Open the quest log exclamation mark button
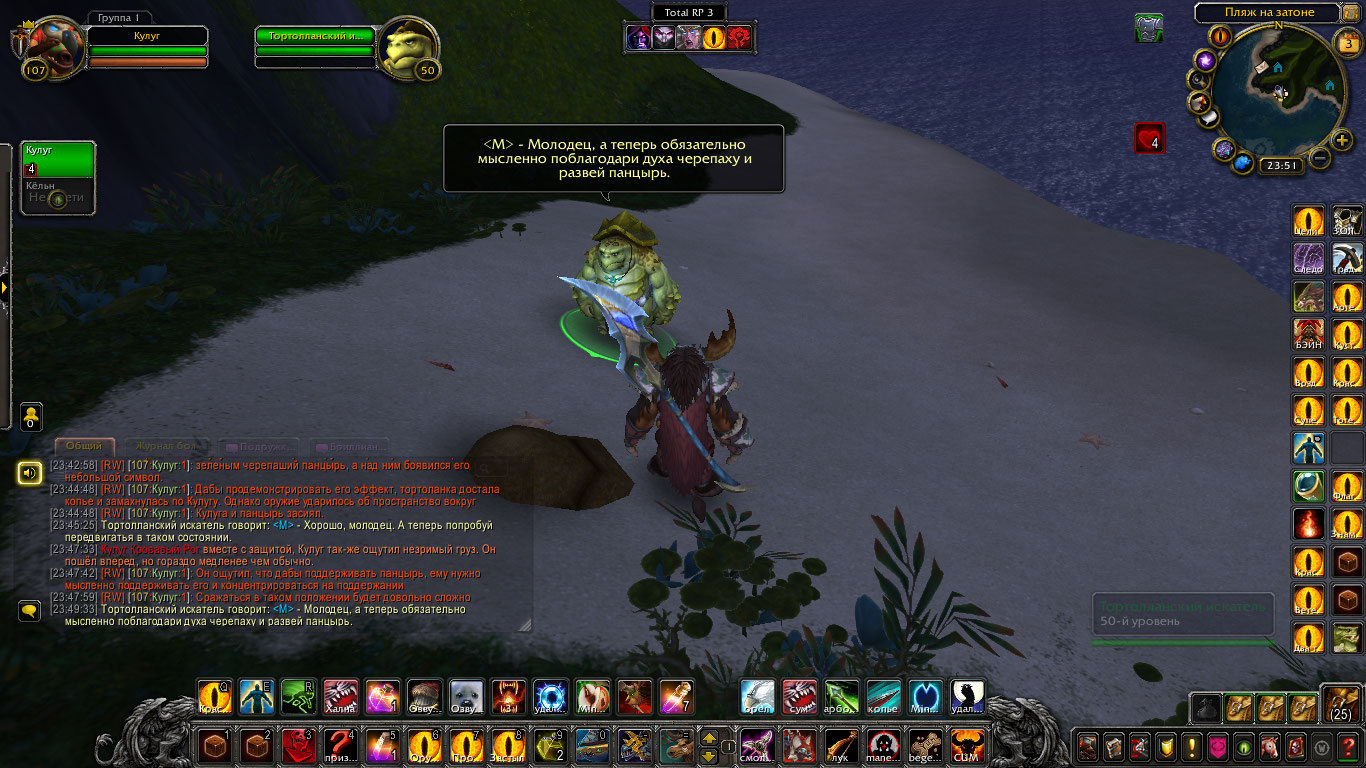1366x768 pixels. [x=1192, y=746]
